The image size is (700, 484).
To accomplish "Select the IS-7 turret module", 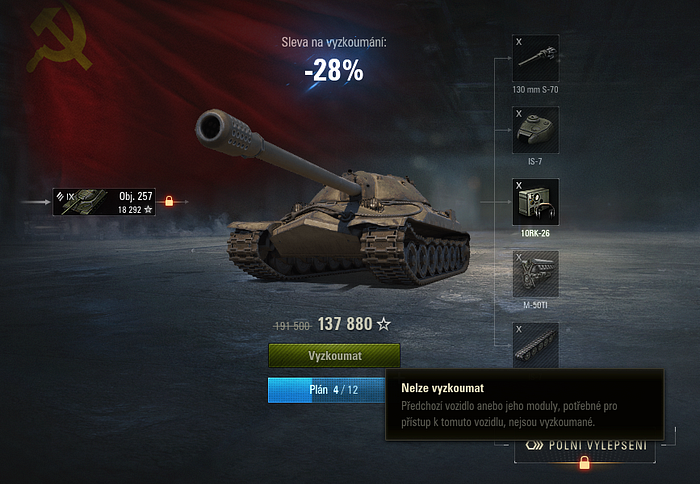I will point(535,129).
